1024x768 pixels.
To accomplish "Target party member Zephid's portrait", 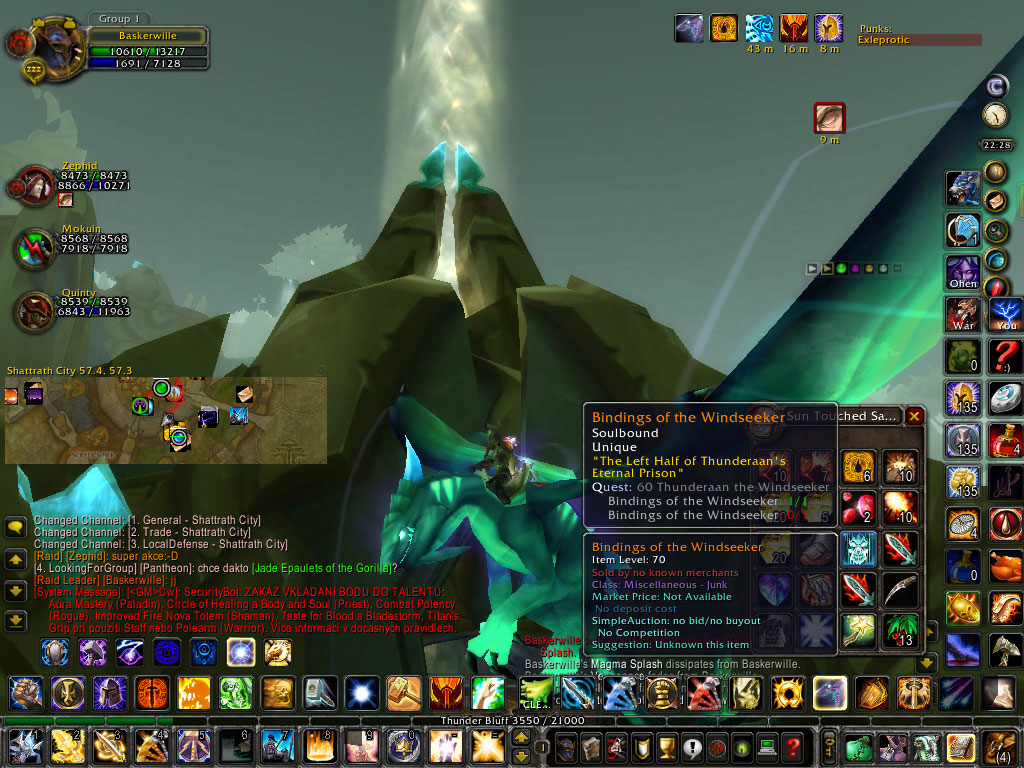I will [x=35, y=187].
